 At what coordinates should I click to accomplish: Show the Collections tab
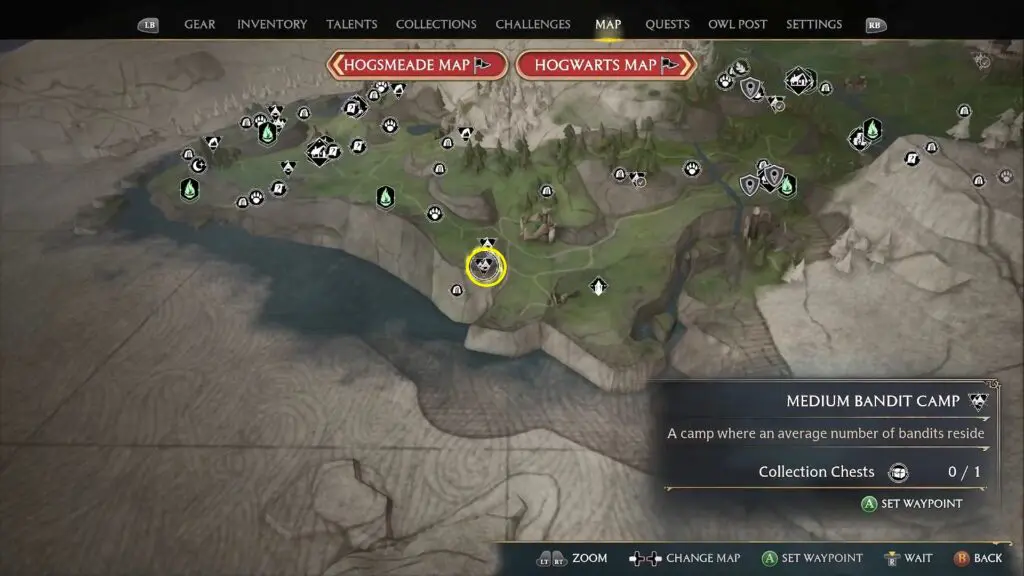[x=436, y=24]
